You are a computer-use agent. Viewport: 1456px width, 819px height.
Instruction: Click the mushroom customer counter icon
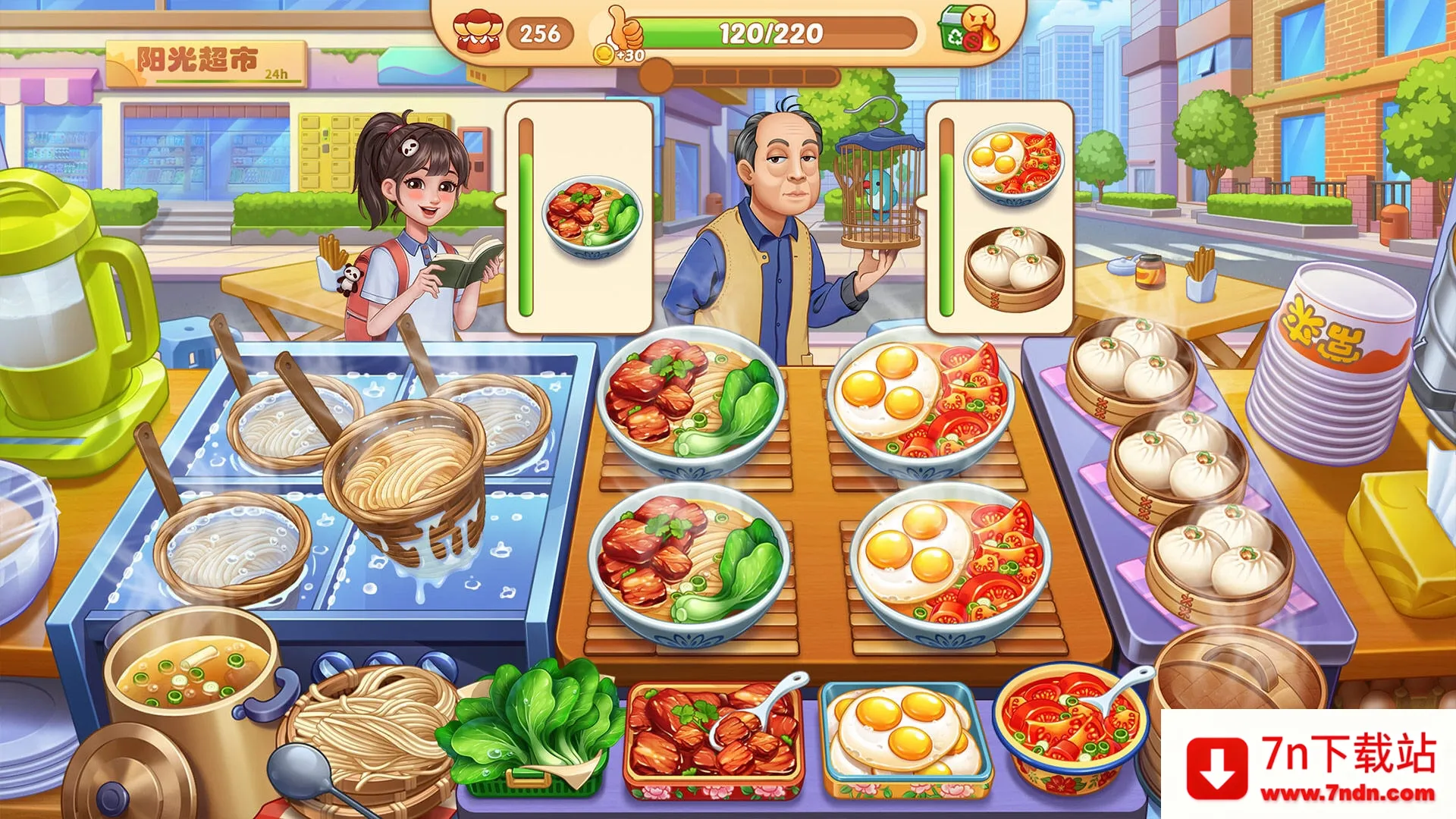(478, 30)
